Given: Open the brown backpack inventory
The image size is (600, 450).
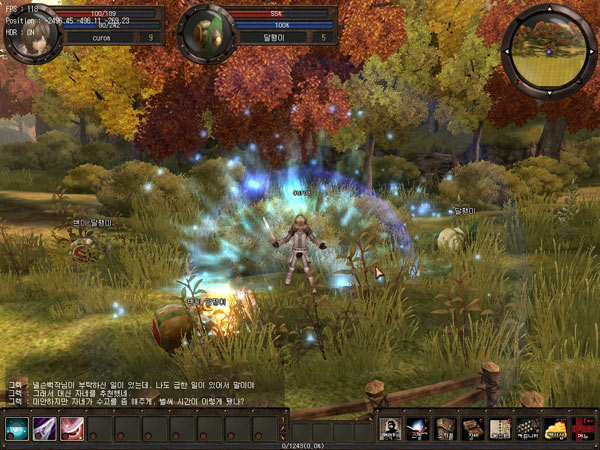Looking at the screenshot, I should coord(446,429).
